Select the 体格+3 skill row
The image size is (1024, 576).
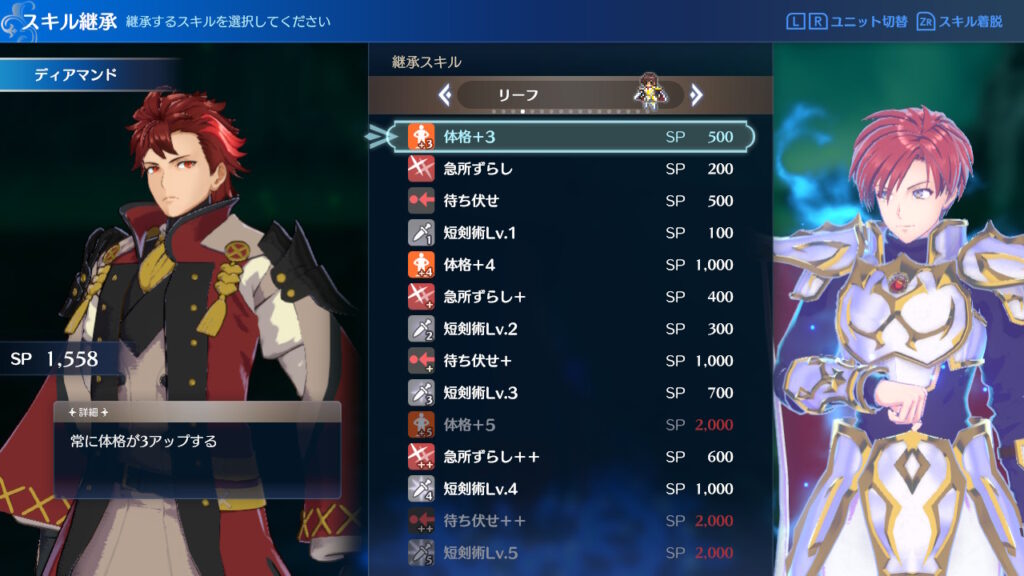click(570, 137)
